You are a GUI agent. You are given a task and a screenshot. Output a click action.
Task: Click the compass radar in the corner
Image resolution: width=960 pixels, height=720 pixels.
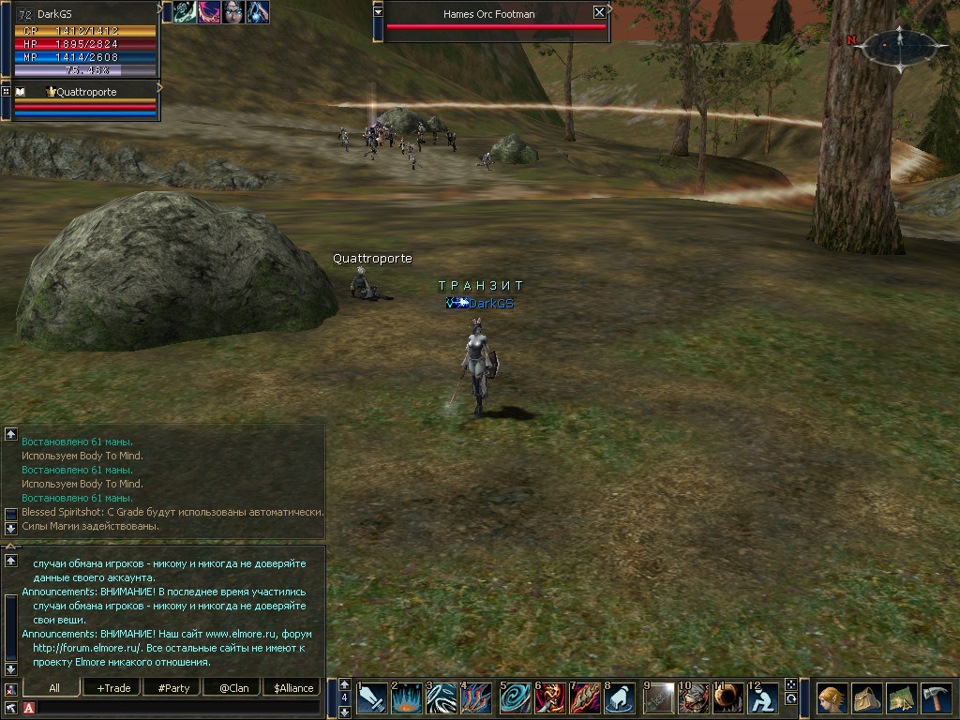897,45
